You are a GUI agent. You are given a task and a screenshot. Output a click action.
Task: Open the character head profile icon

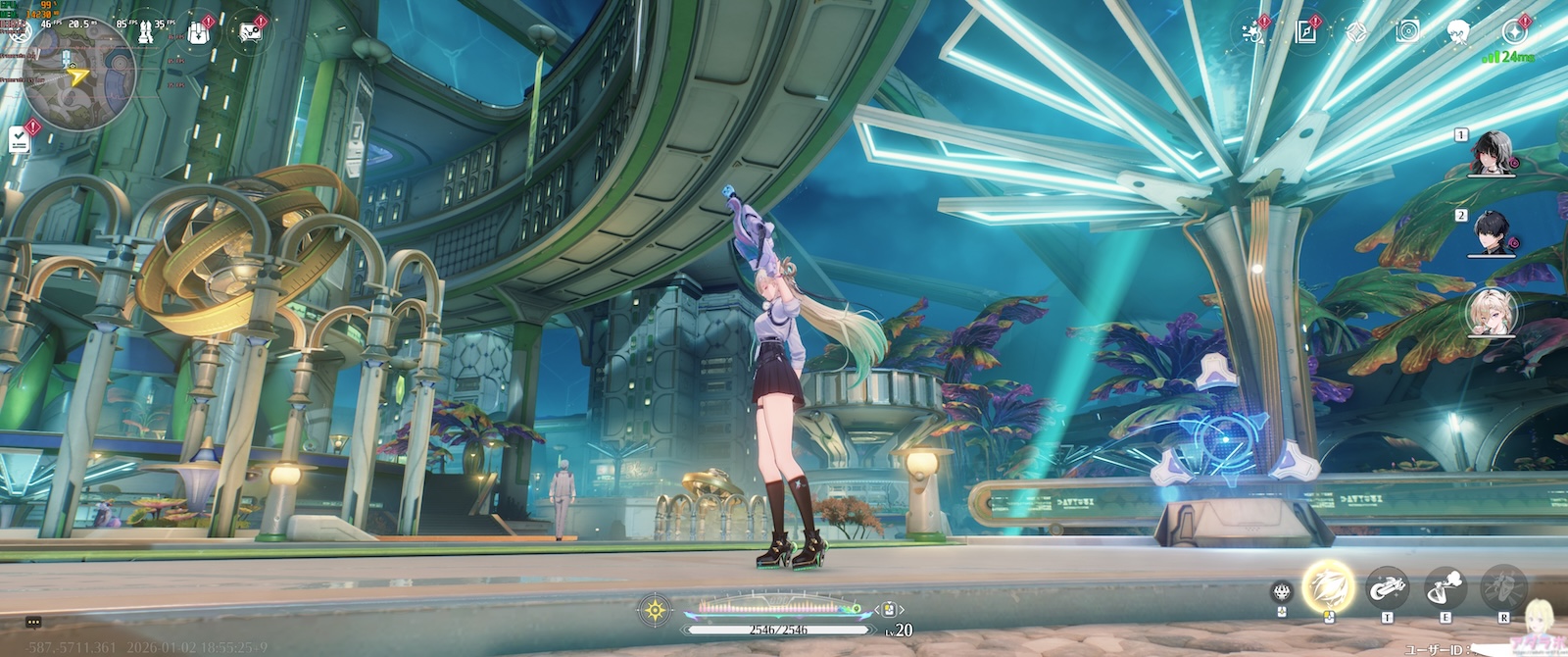click(x=1458, y=32)
